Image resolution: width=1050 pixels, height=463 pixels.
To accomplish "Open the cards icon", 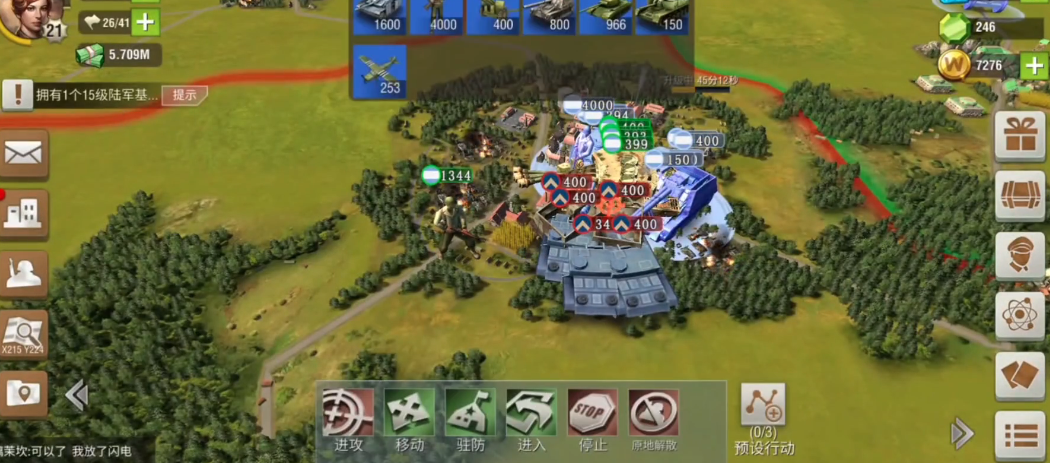I will click(x=1020, y=375).
